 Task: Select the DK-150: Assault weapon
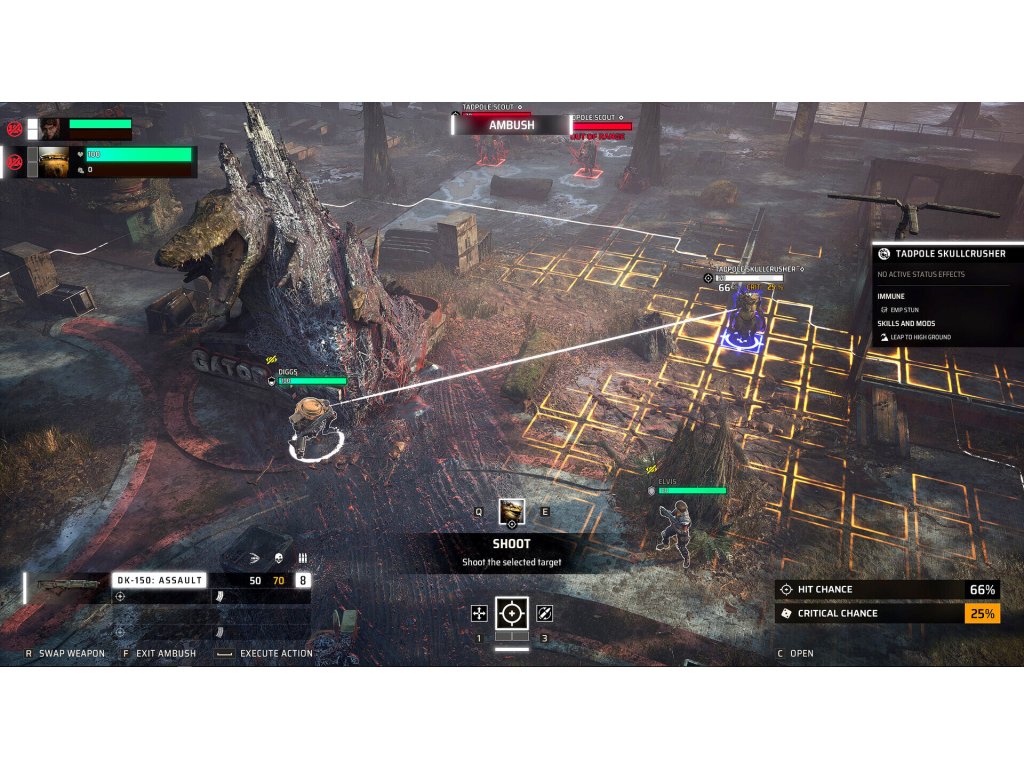(160, 580)
